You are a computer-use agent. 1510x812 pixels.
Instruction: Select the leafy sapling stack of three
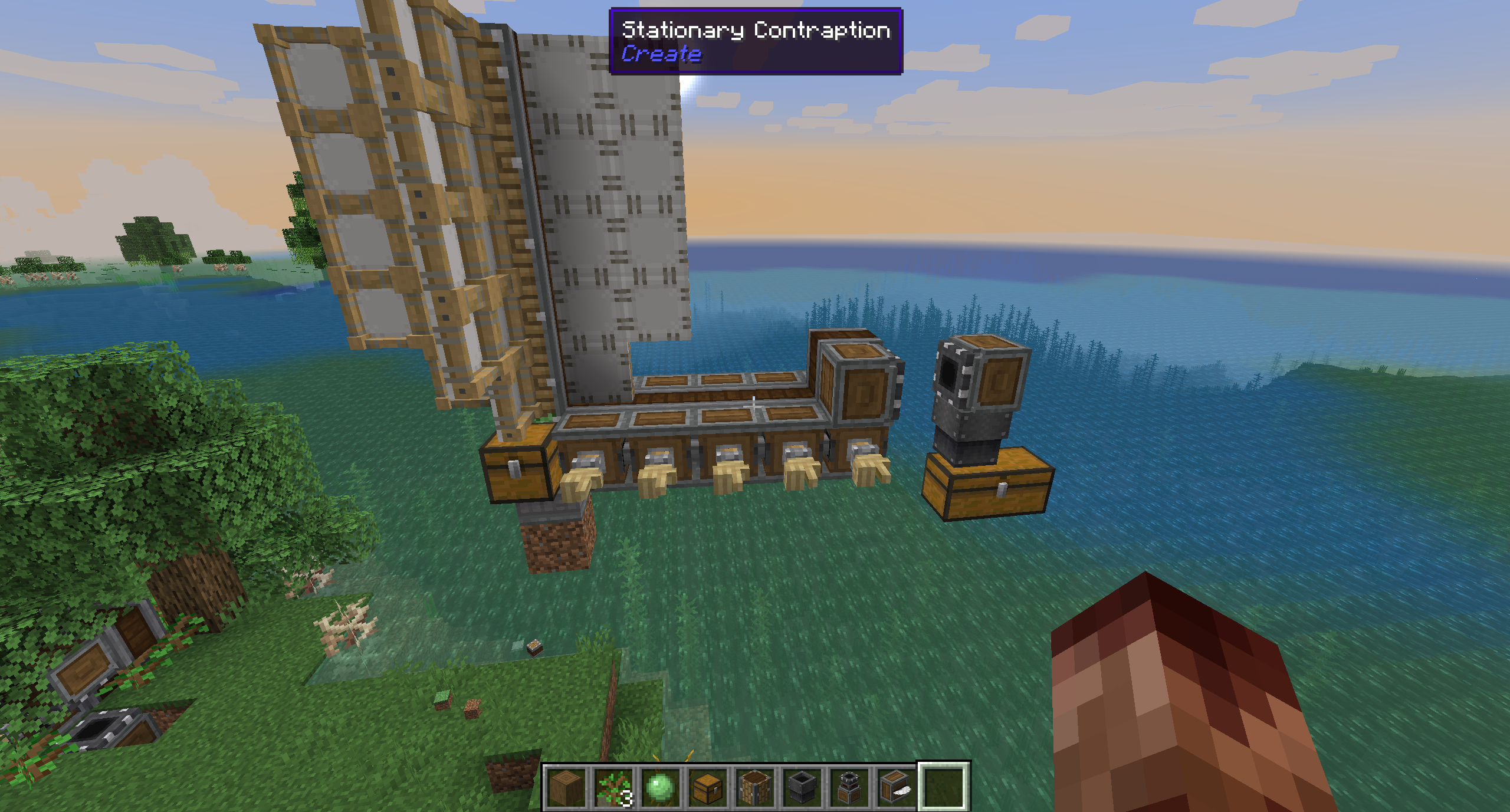click(x=613, y=788)
